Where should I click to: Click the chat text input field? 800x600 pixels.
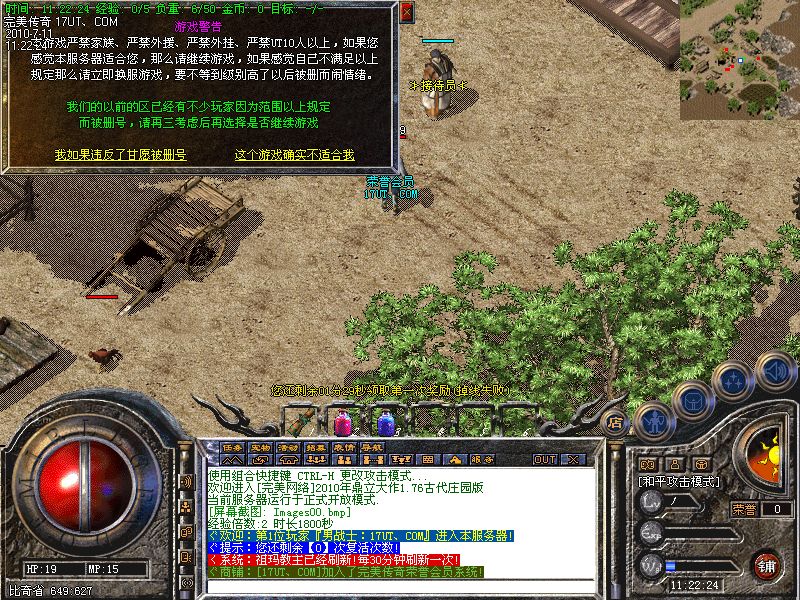[400, 588]
